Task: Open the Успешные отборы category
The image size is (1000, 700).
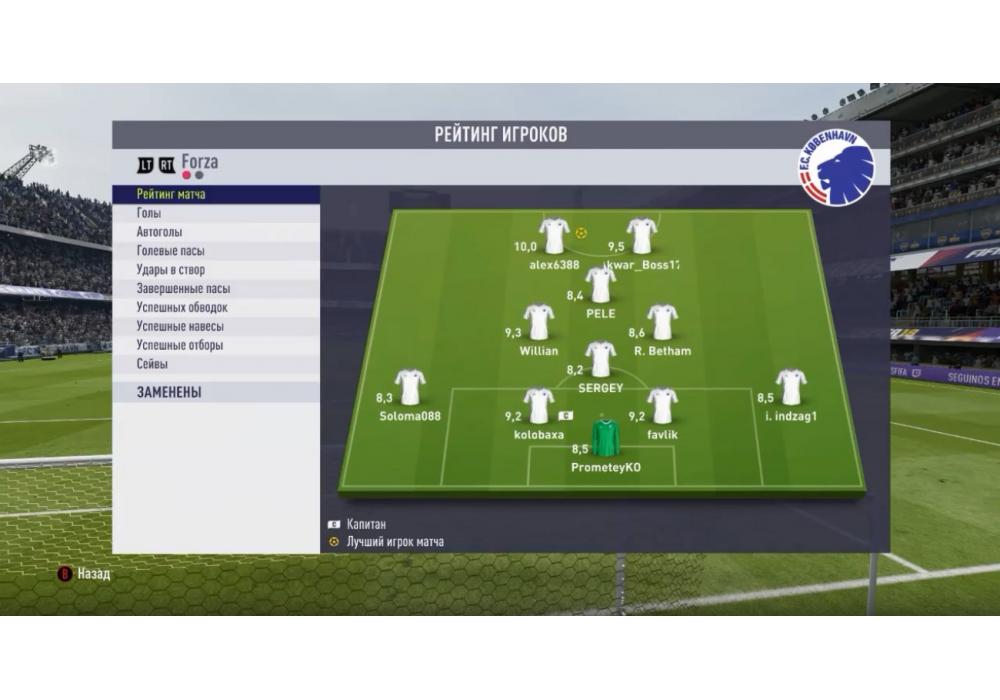Action: tap(180, 345)
